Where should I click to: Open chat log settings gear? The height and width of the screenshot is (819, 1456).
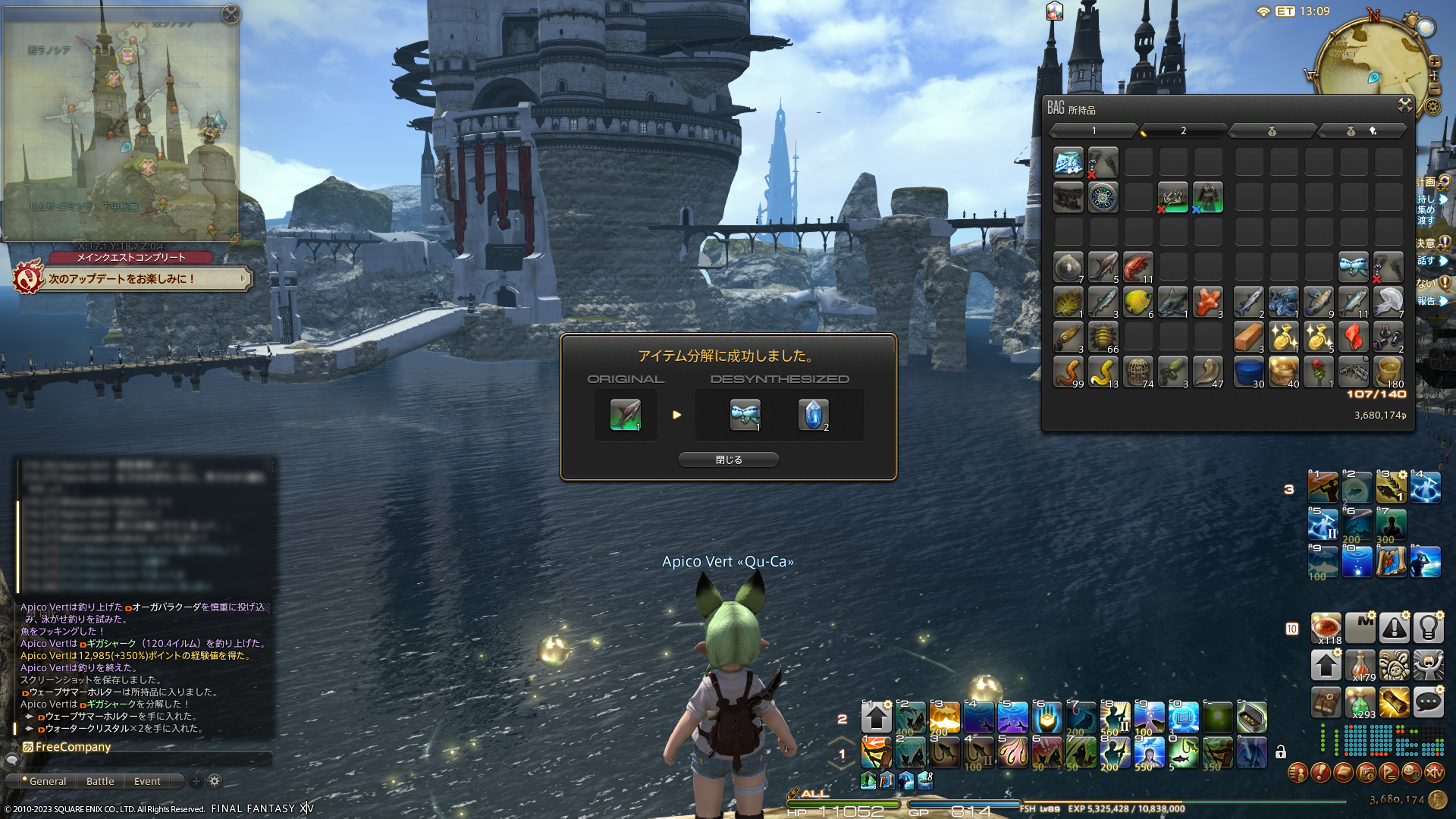click(215, 781)
